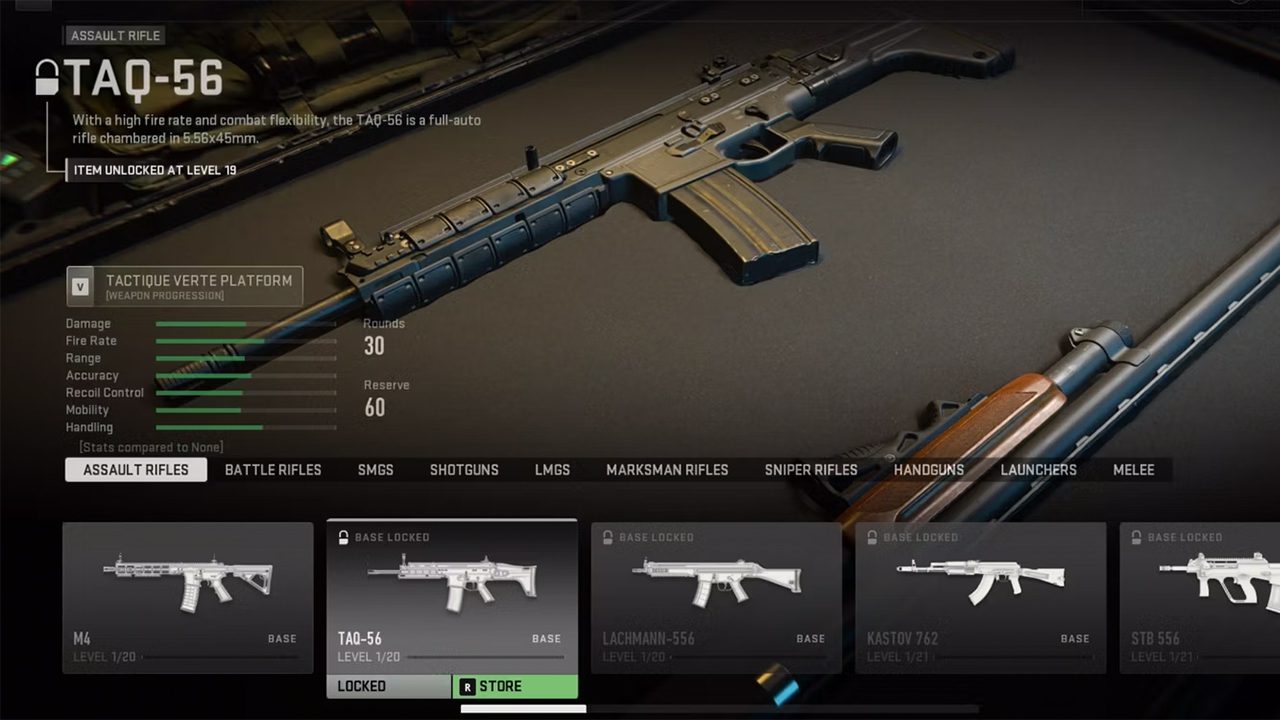Select the Melee tab
Viewport: 1280px width, 720px height.
coord(1134,470)
